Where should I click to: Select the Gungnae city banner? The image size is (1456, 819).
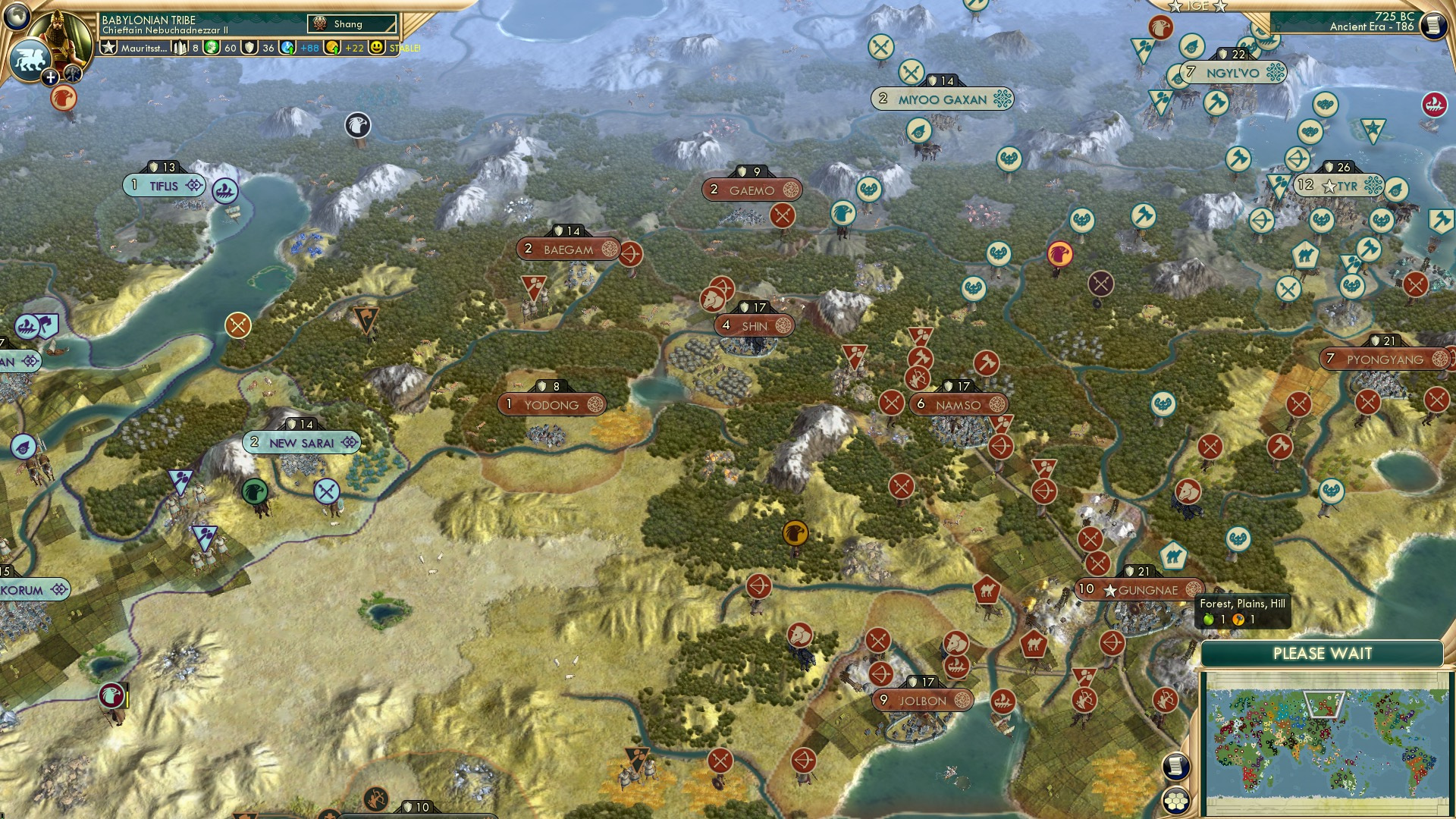tap(1137, 588)
